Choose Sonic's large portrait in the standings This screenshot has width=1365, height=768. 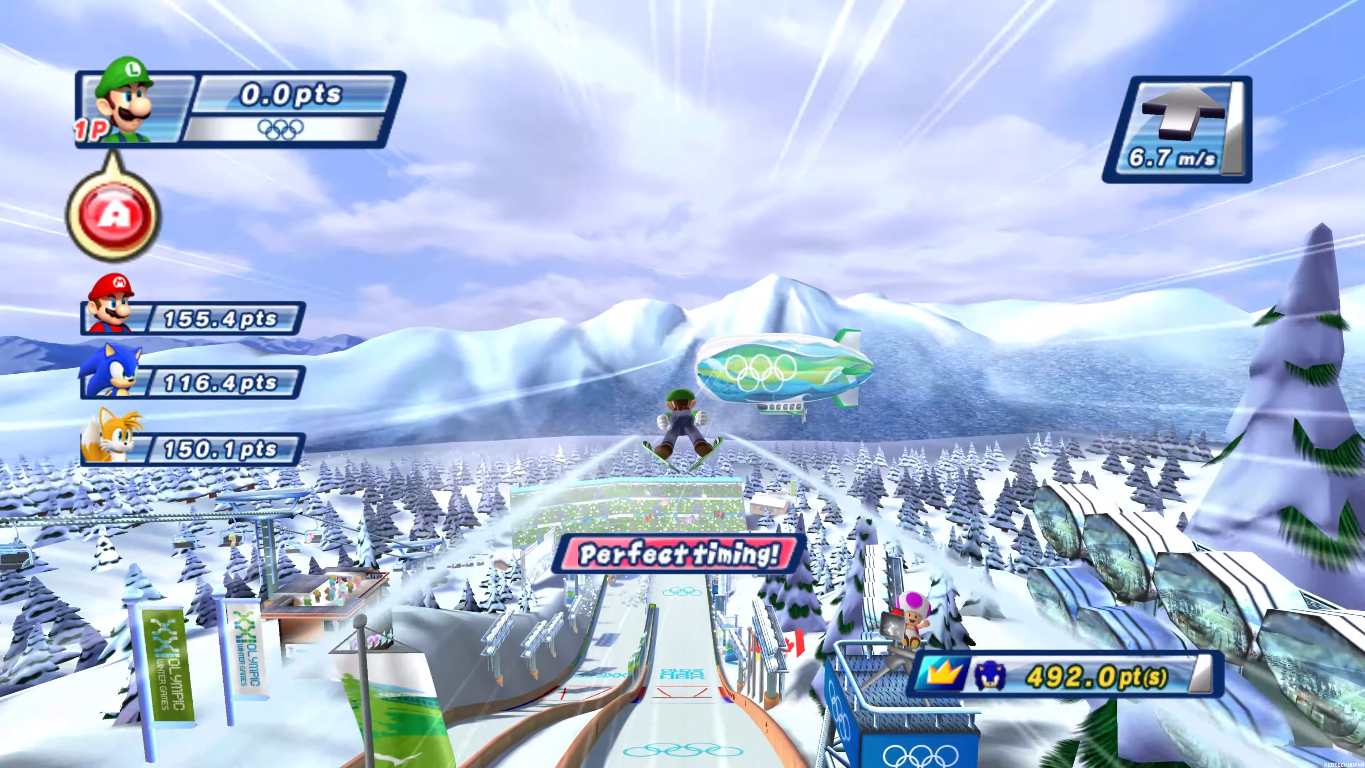click(110, 371)
